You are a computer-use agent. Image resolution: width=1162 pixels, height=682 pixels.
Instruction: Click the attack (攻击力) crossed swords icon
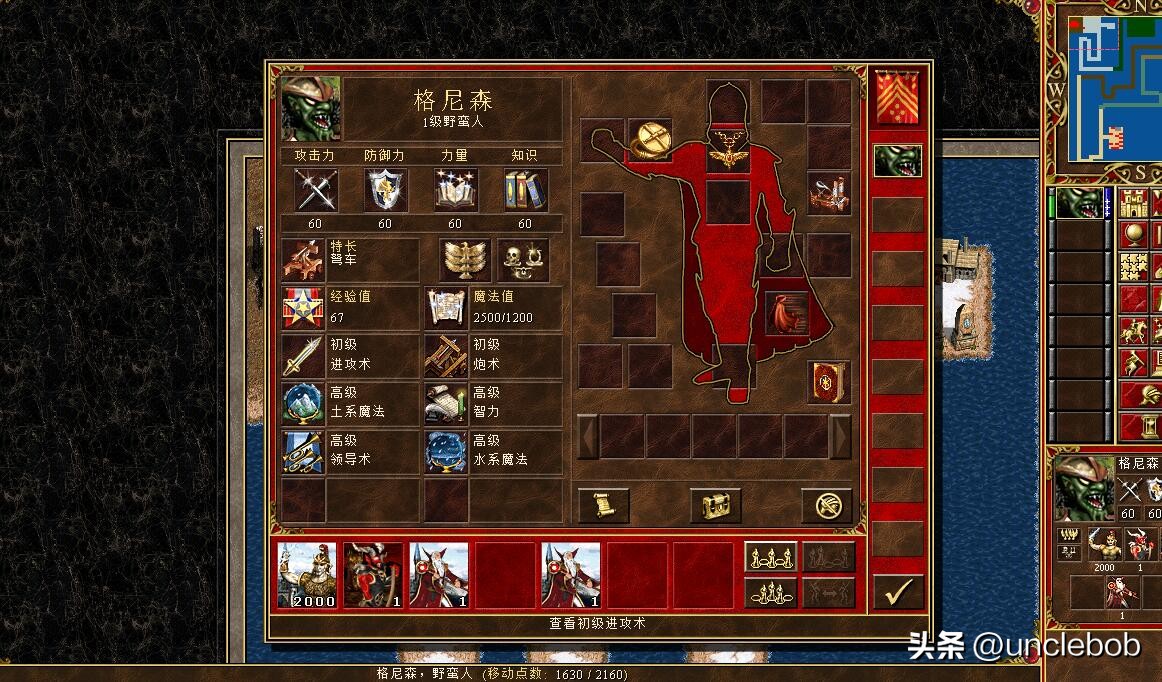coord(315,190)
